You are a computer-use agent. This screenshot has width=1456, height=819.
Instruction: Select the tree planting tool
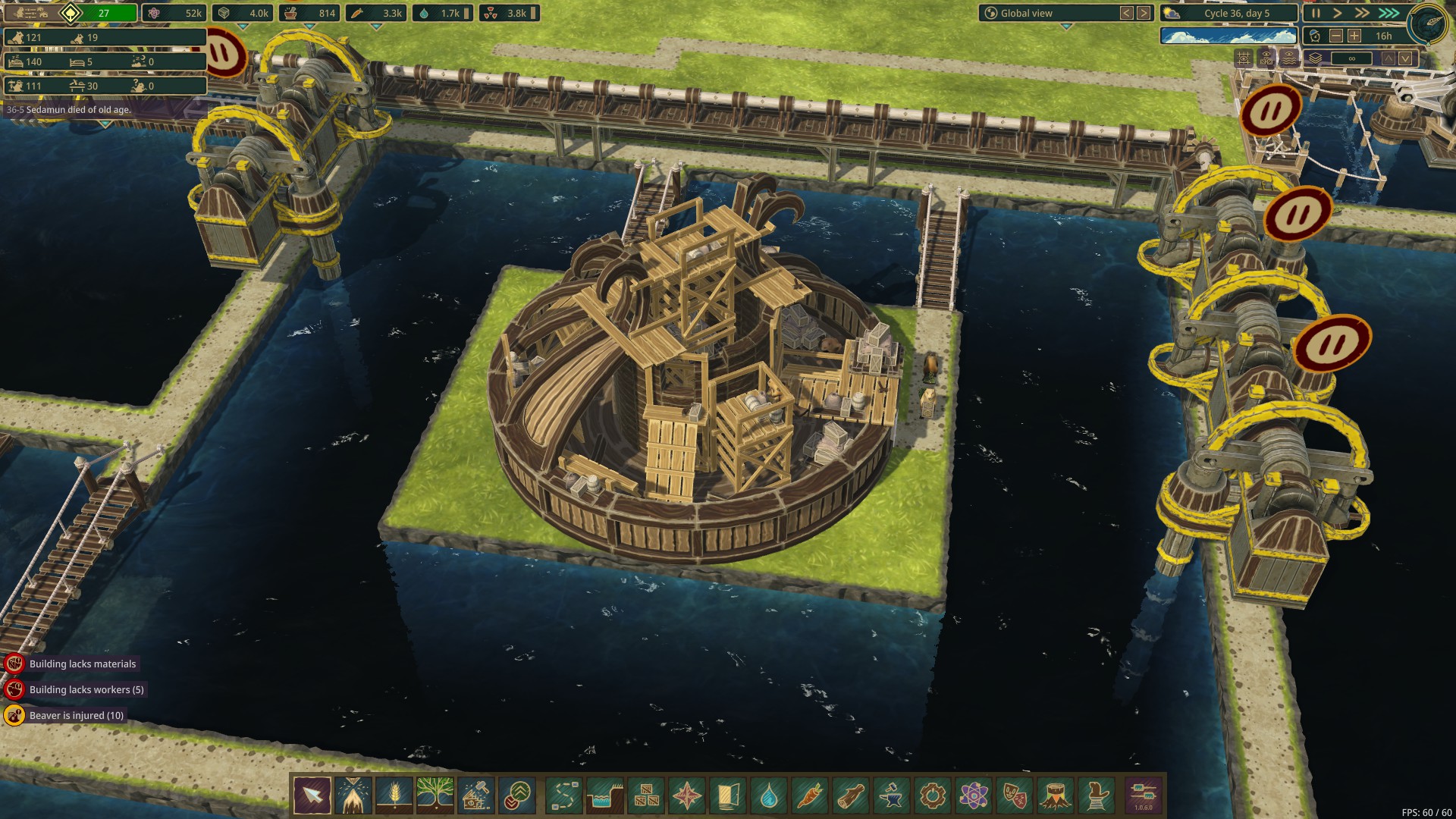tap(435, 795)
